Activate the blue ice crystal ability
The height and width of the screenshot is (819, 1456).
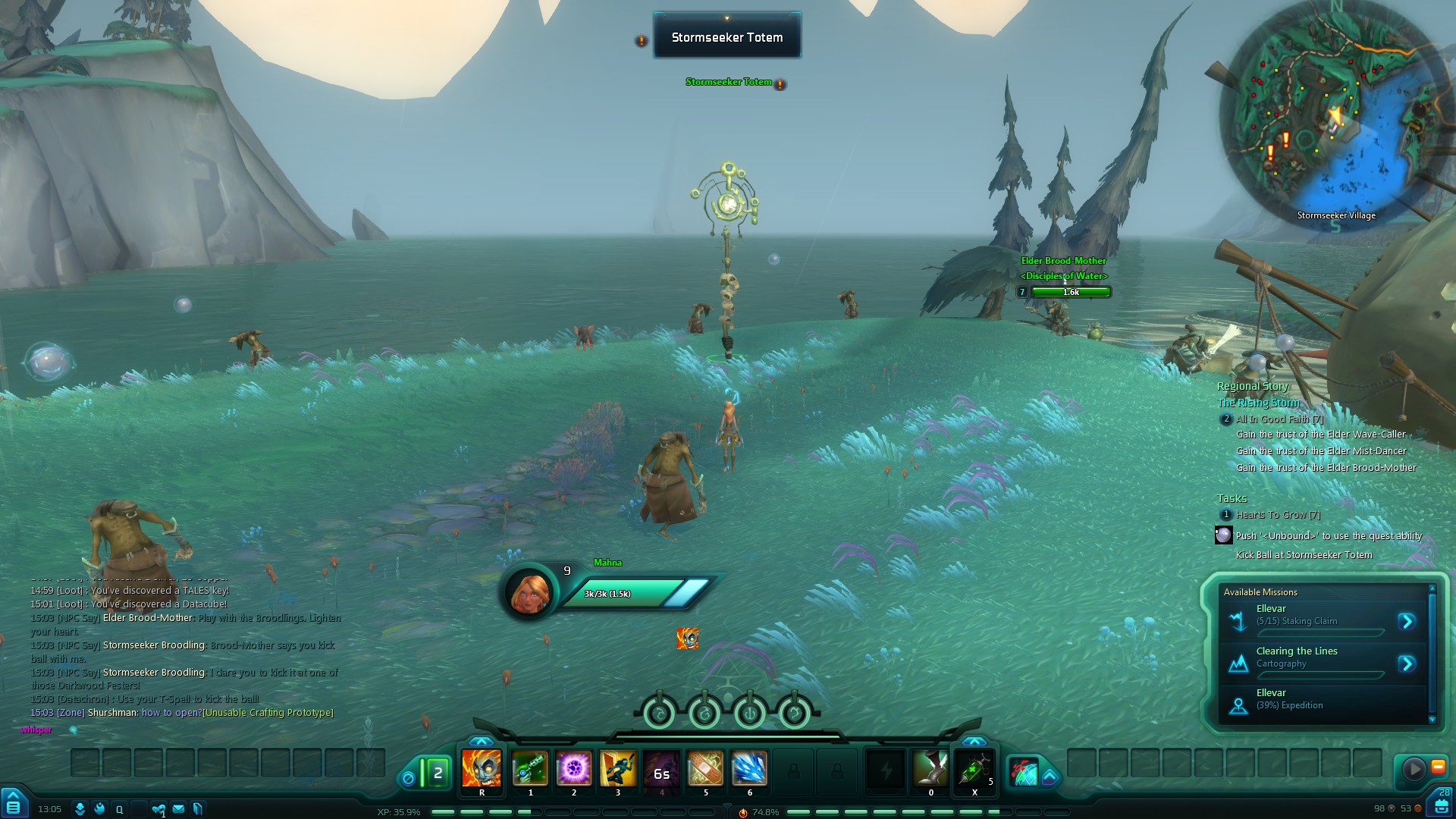pos(749,769)
